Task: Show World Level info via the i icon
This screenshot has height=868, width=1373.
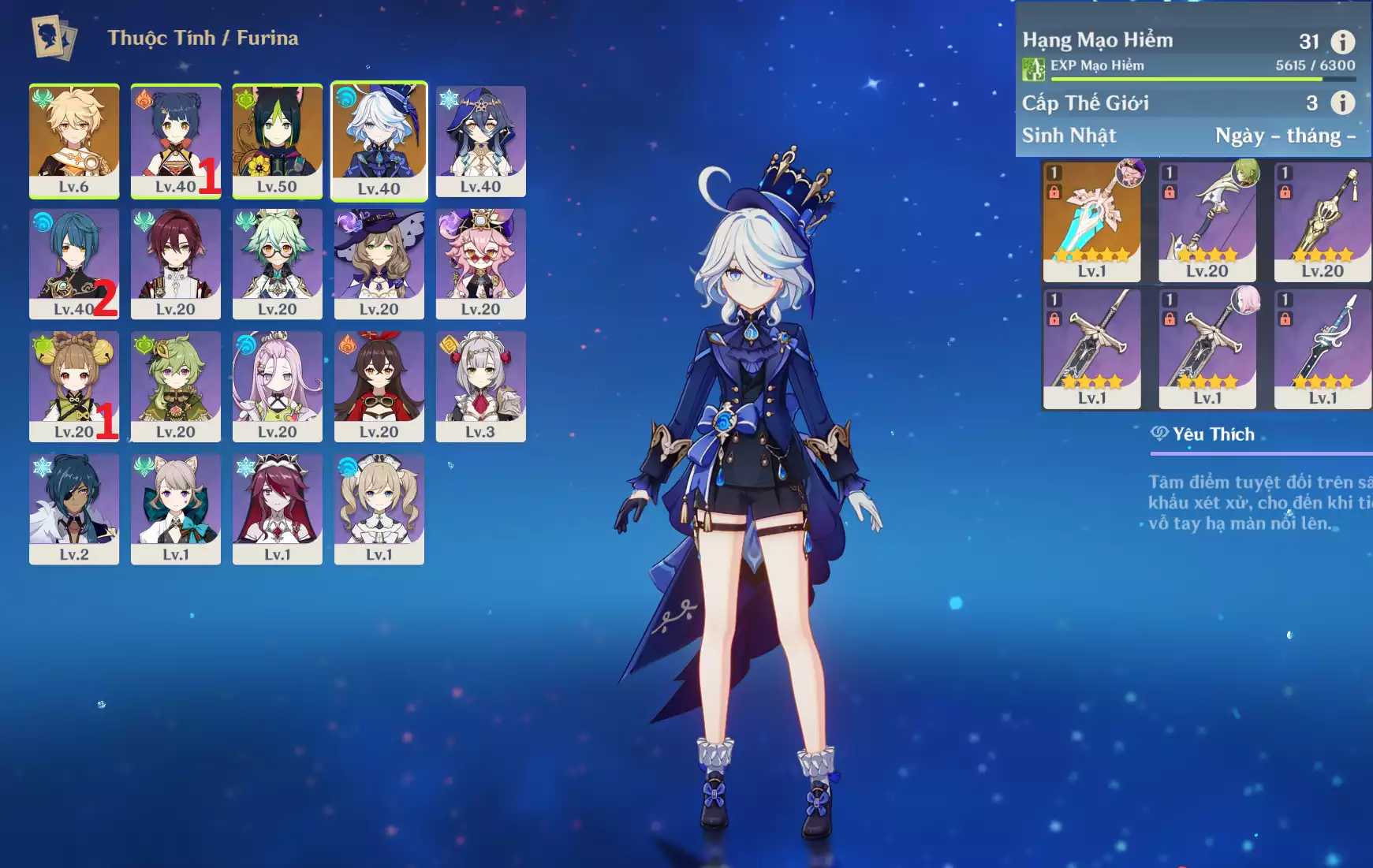Action: (x=1342, y=102)
